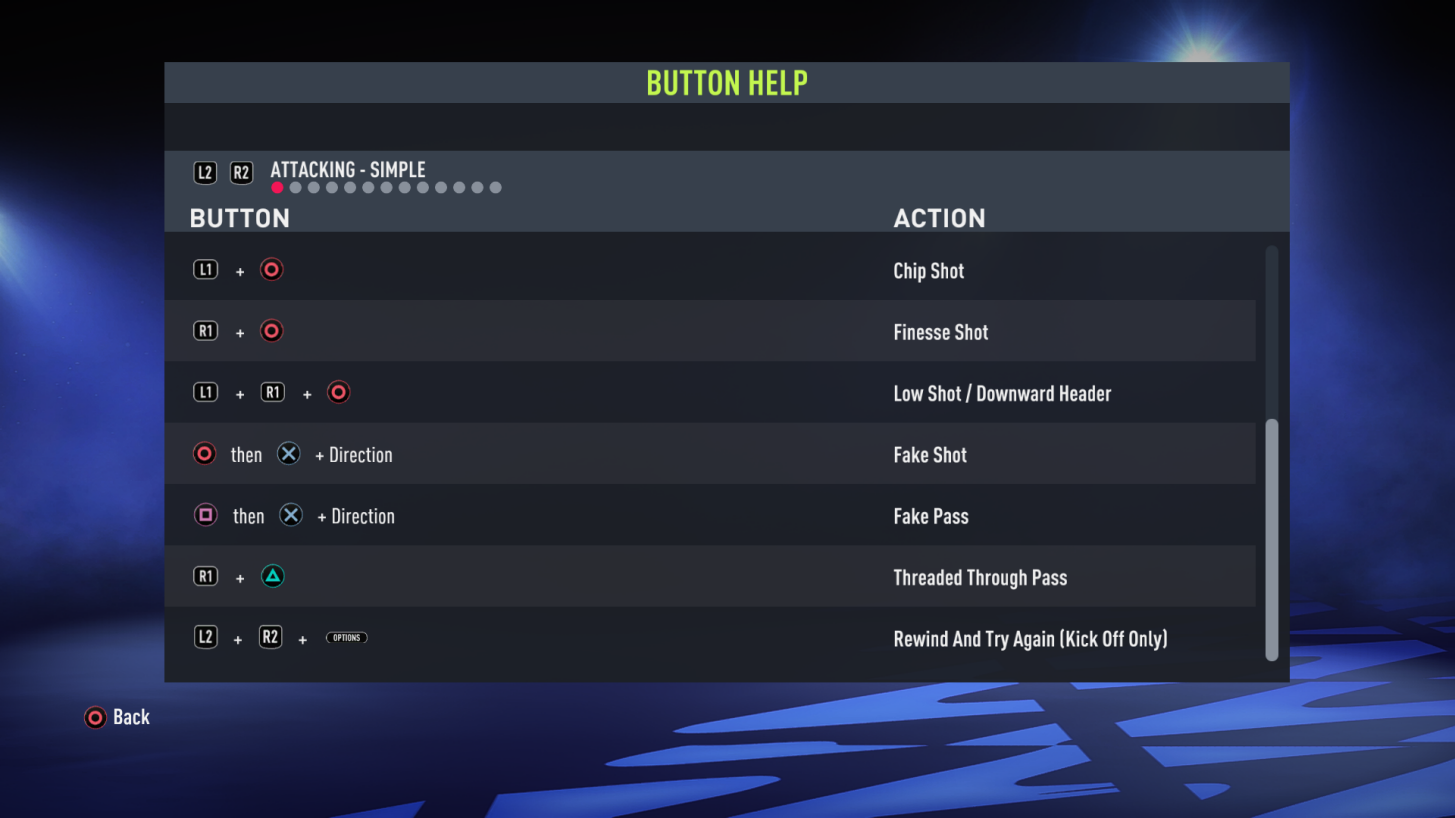The height and width of the screenshot is (818, 1455).
Task: Select the Chip Shot action label
Action: 928,270
